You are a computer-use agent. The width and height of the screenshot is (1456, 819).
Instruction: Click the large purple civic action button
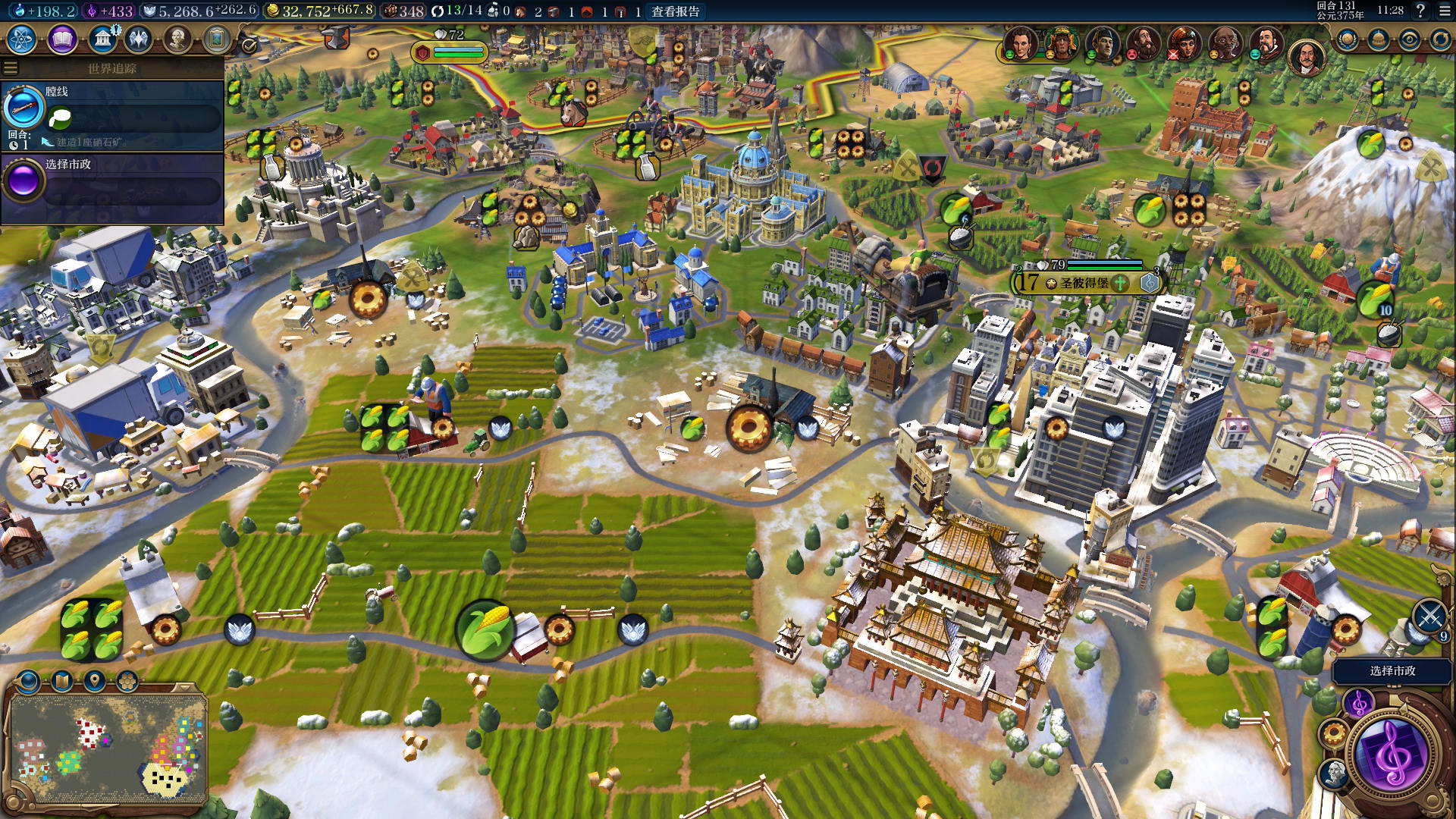[x=1393, y=755]
